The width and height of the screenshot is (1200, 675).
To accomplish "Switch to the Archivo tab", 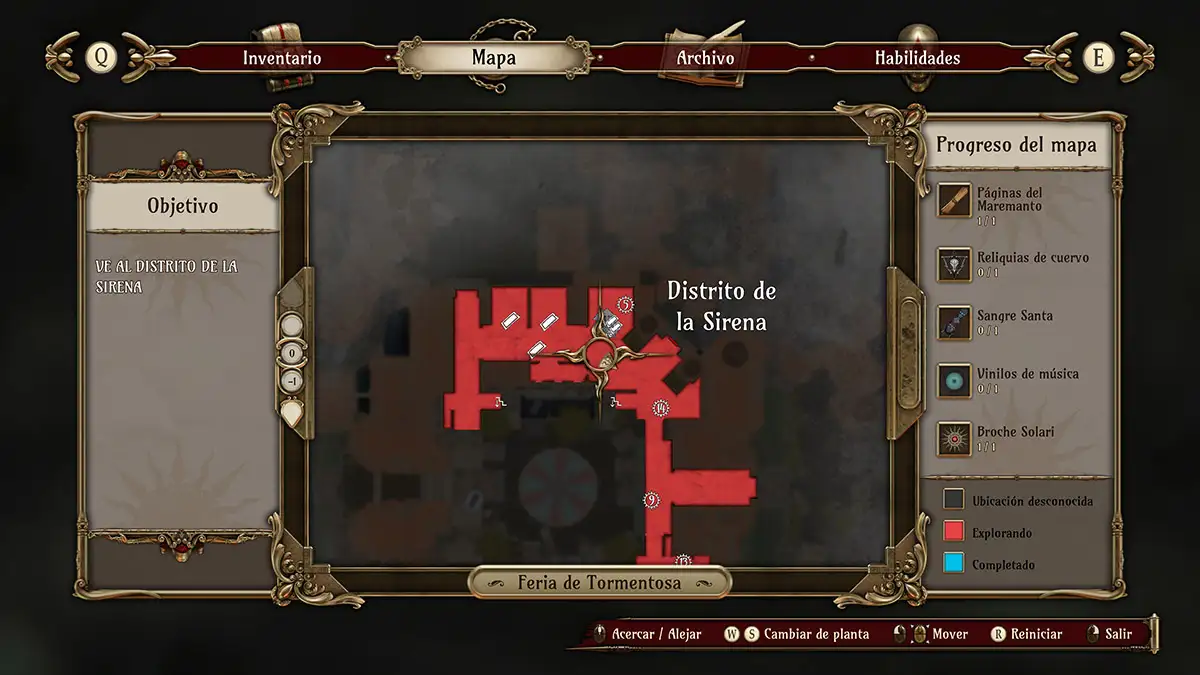I will 705,58.
